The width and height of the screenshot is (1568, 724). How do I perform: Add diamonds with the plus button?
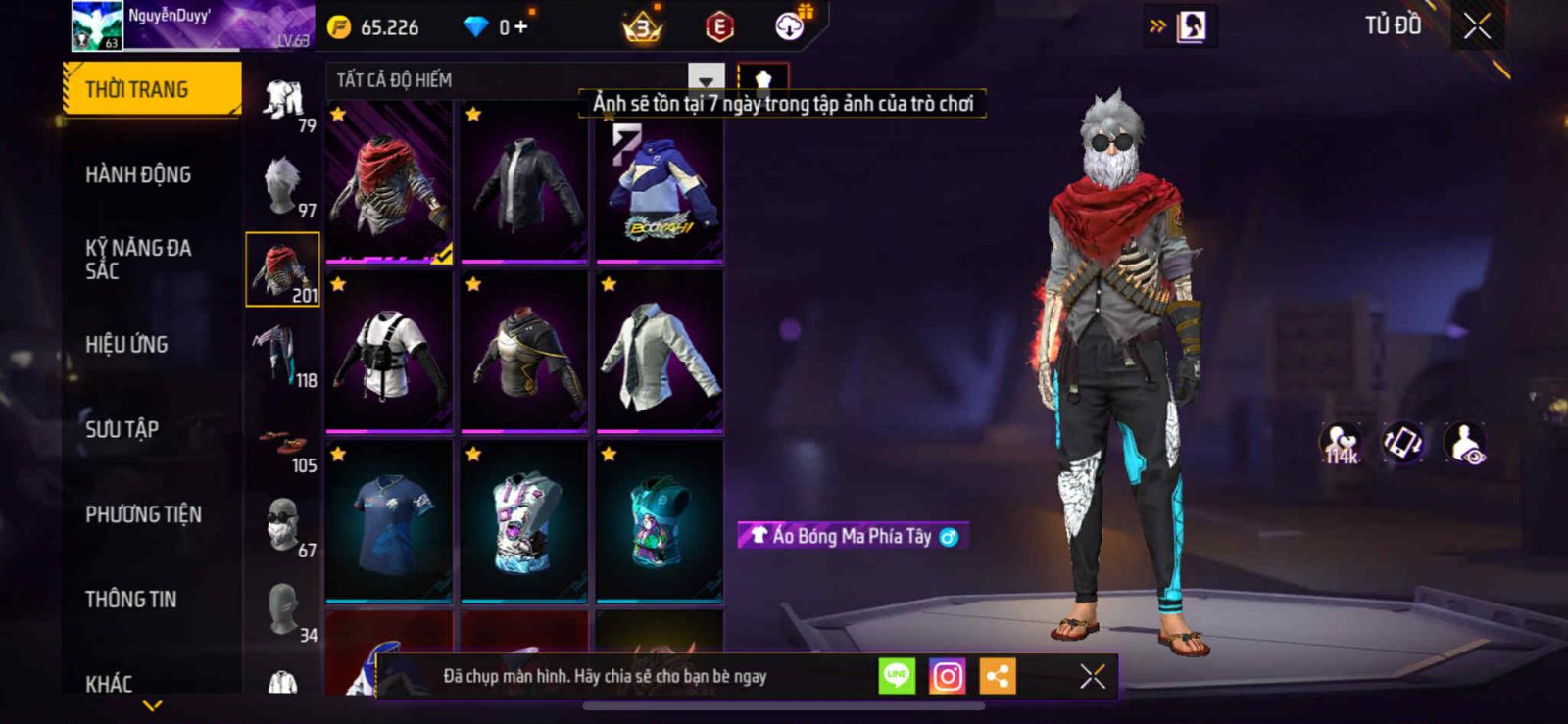[520, 26]
